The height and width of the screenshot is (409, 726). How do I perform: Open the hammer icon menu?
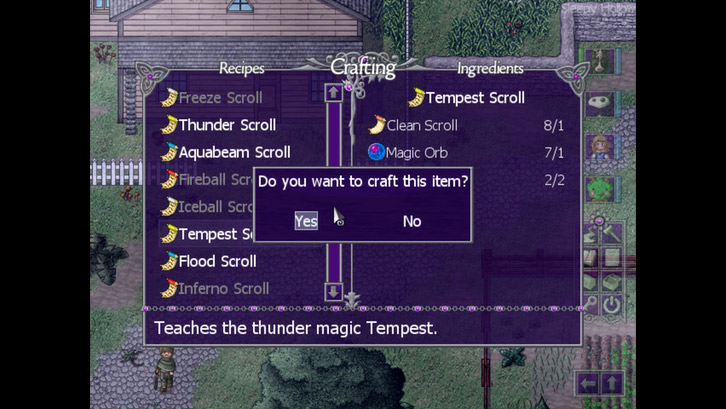(x=611, y=234)
